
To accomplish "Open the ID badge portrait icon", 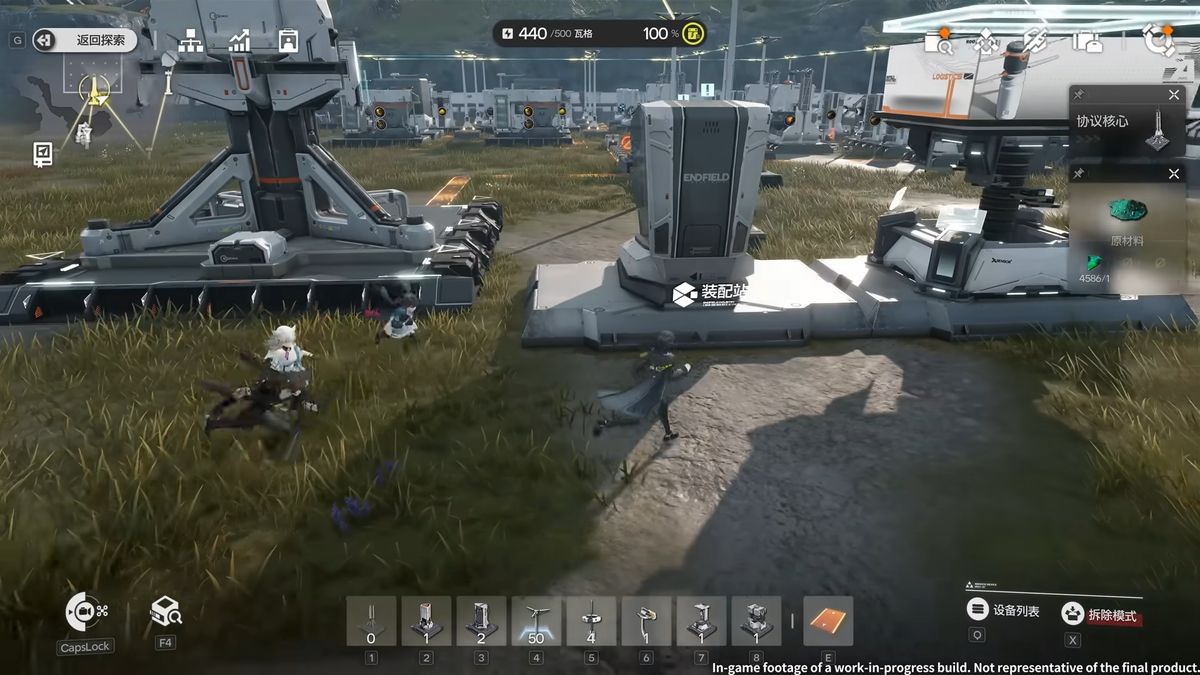I will (288, 40).
